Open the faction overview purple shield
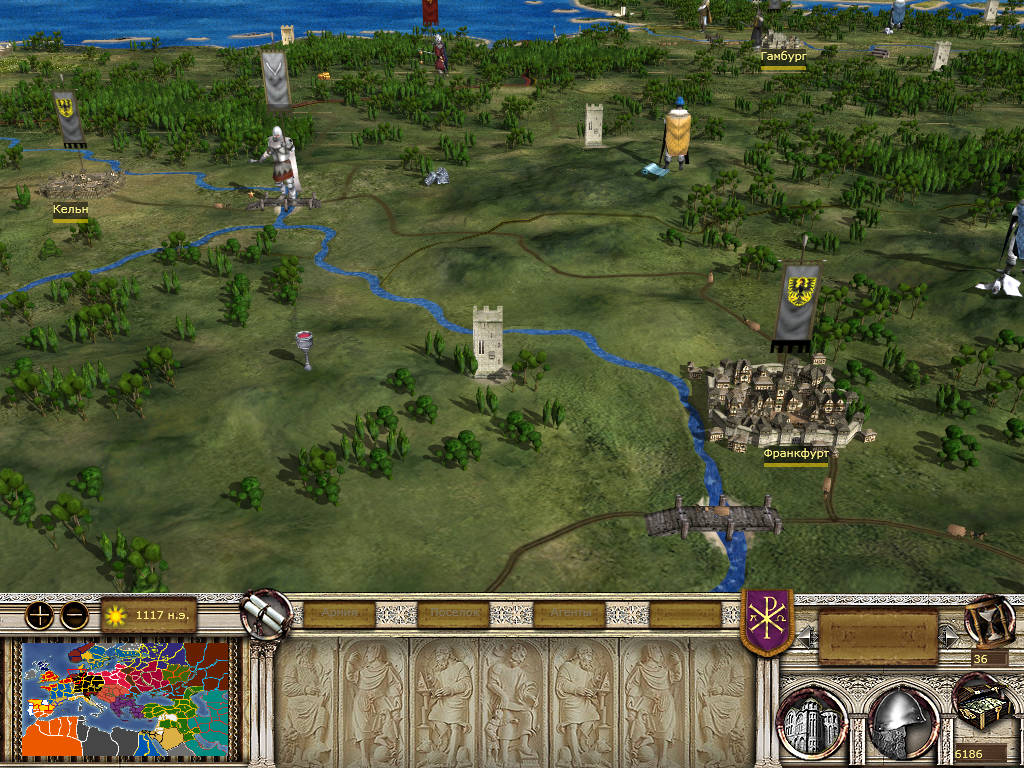The height and width of the screenshot is (768, 1024). tap(767, 622)
